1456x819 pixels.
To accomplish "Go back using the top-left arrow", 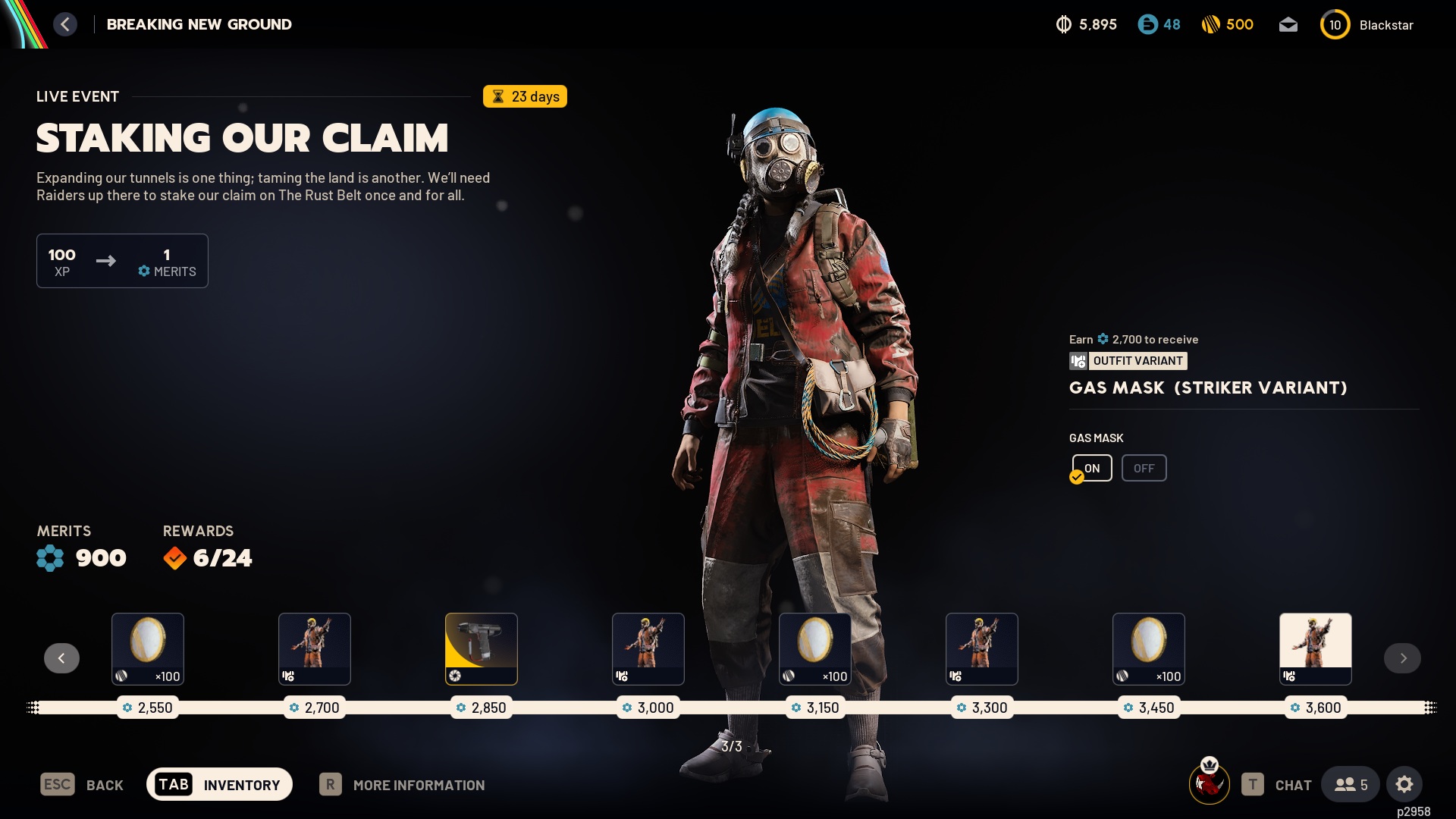I will coord(65,24).
